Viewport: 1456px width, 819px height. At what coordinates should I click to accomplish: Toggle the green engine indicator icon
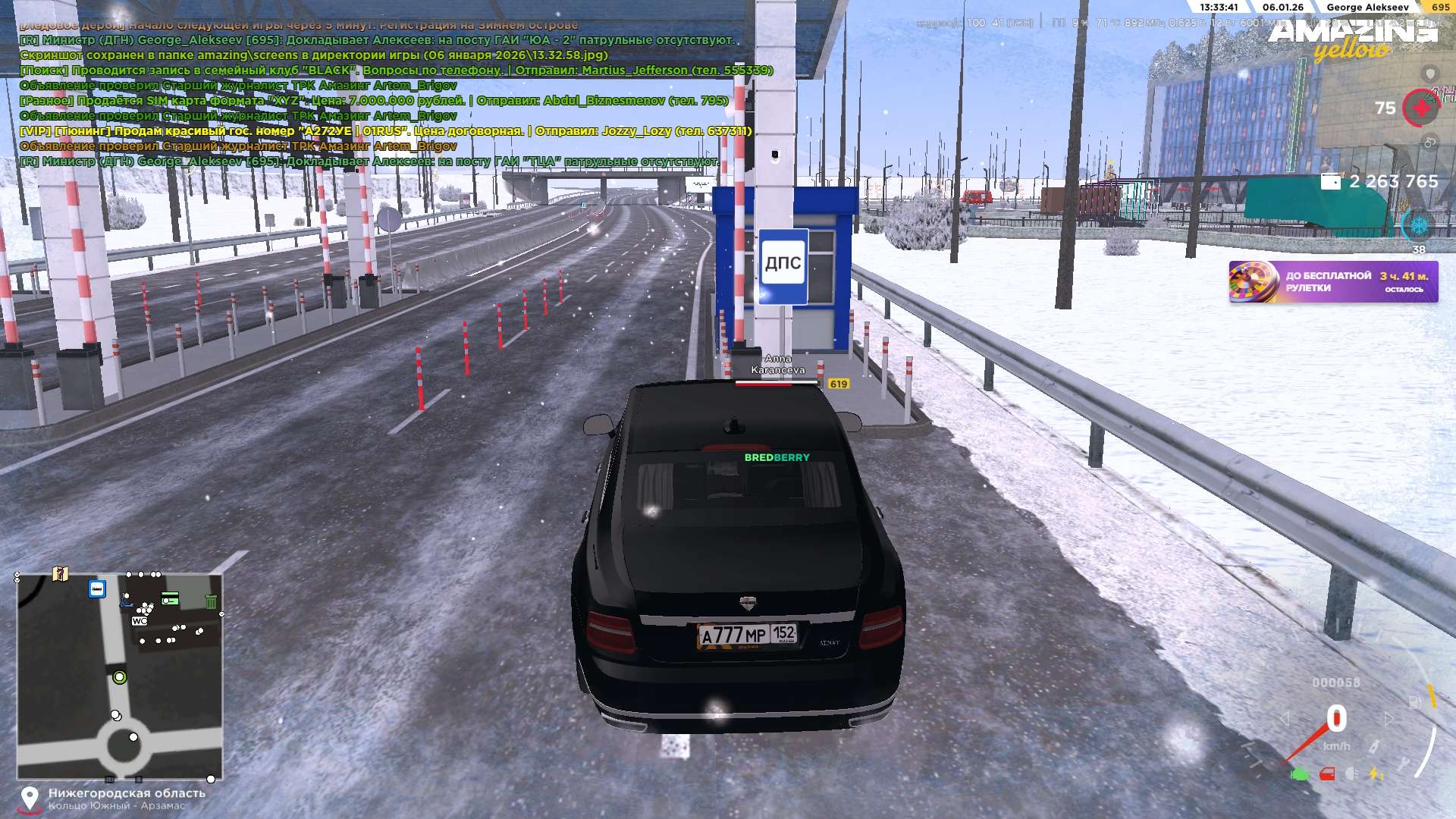[x=1300, y=774]
